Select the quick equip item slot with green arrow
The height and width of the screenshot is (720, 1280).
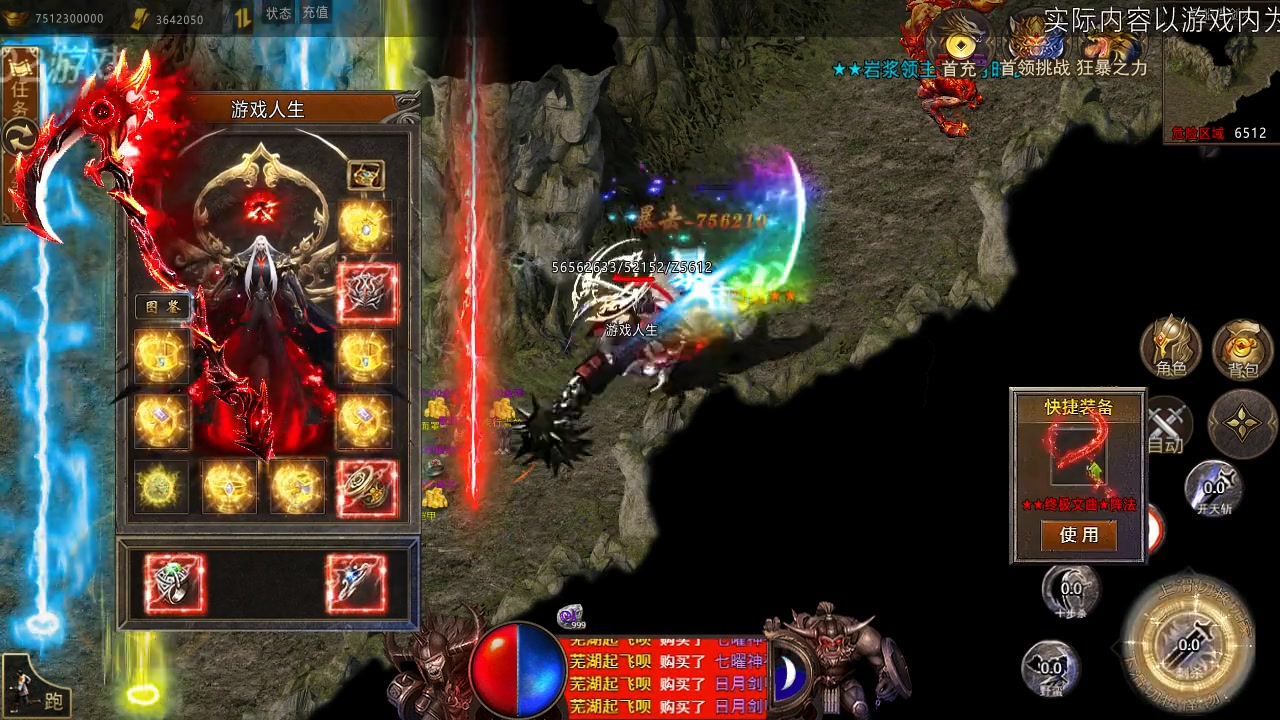click(x=1078, y=456)
